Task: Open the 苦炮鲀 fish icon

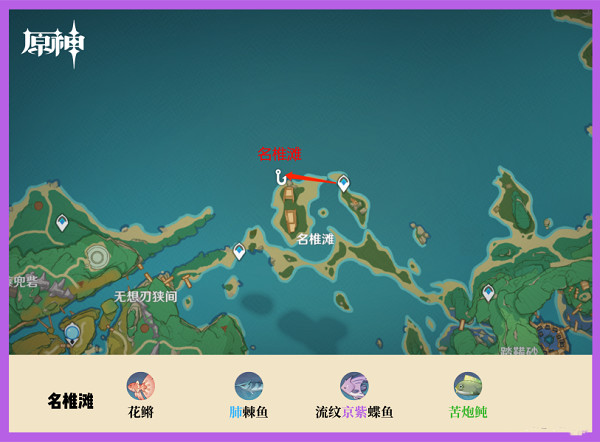Action: pyautogui.click(x=467, y=386)
